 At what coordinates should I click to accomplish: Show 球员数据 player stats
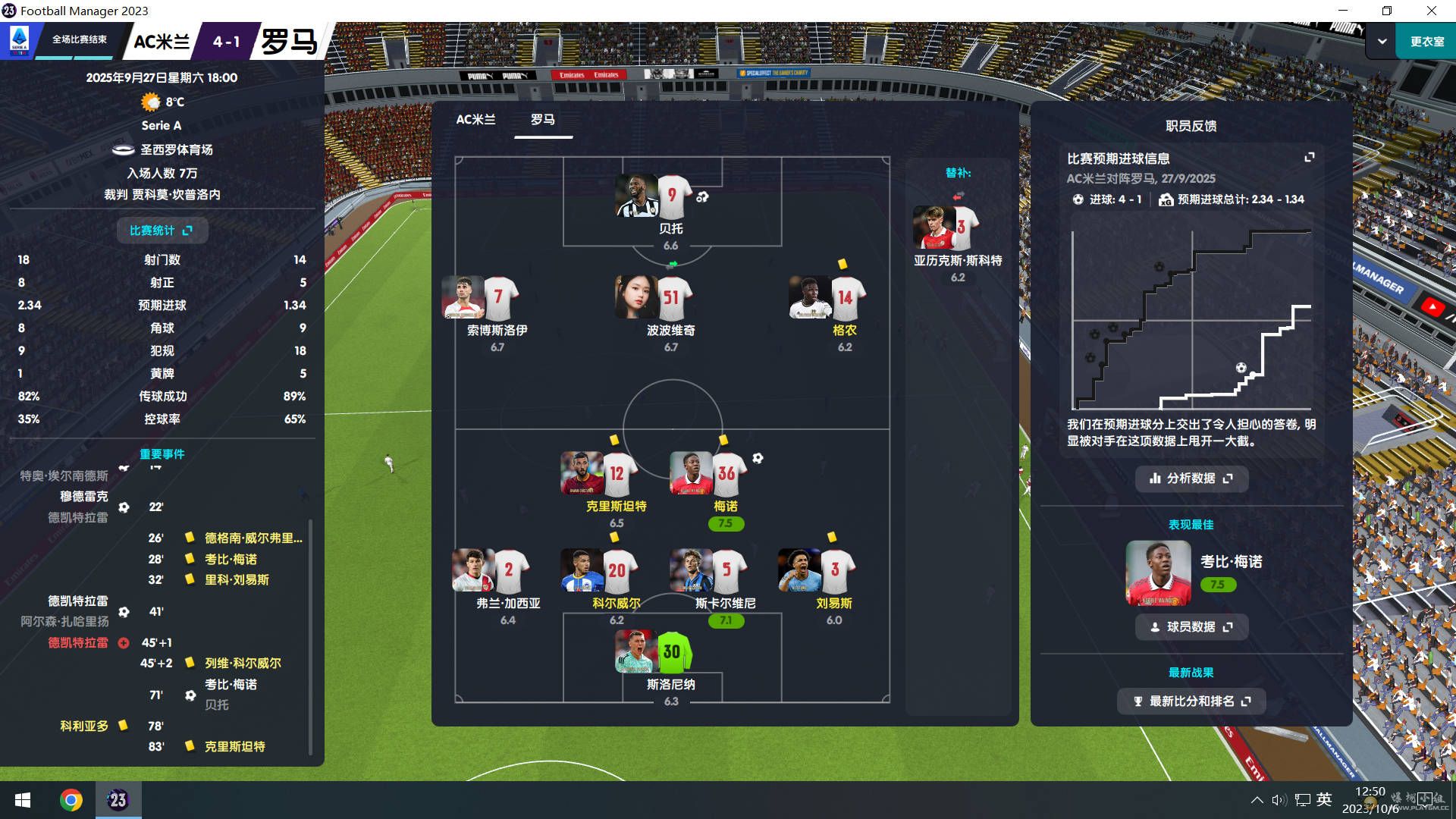pyautogui.click(x=1191, y=627)
